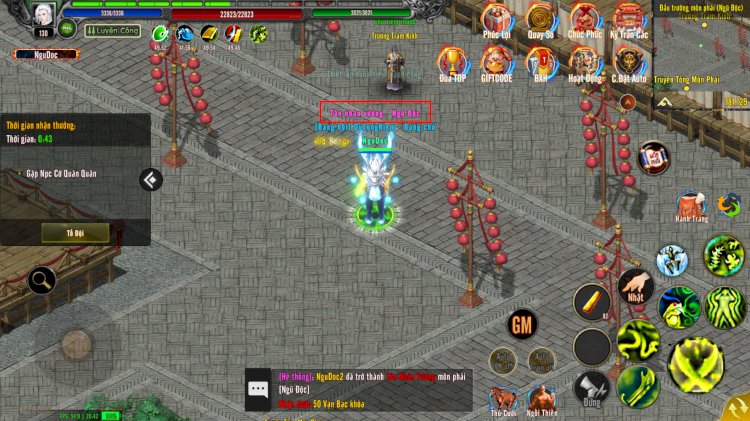Open the Phúc Lợi gift box menu
This screenshot has width=750, height=421.
[x=497, y=20]
